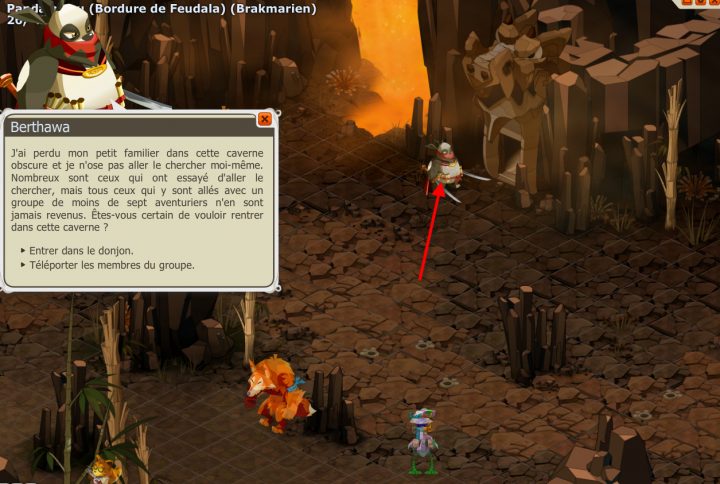
Task: Close the Berthawa dialogue window
Action: (265, 119)
